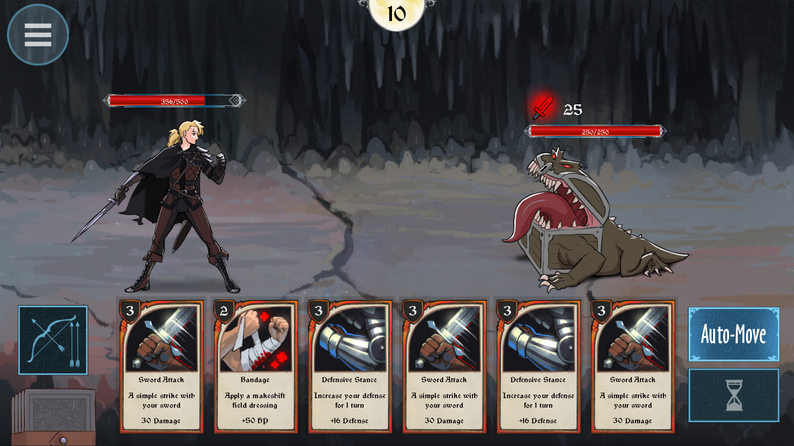Select the bow and arrows icon

[52, 340]
